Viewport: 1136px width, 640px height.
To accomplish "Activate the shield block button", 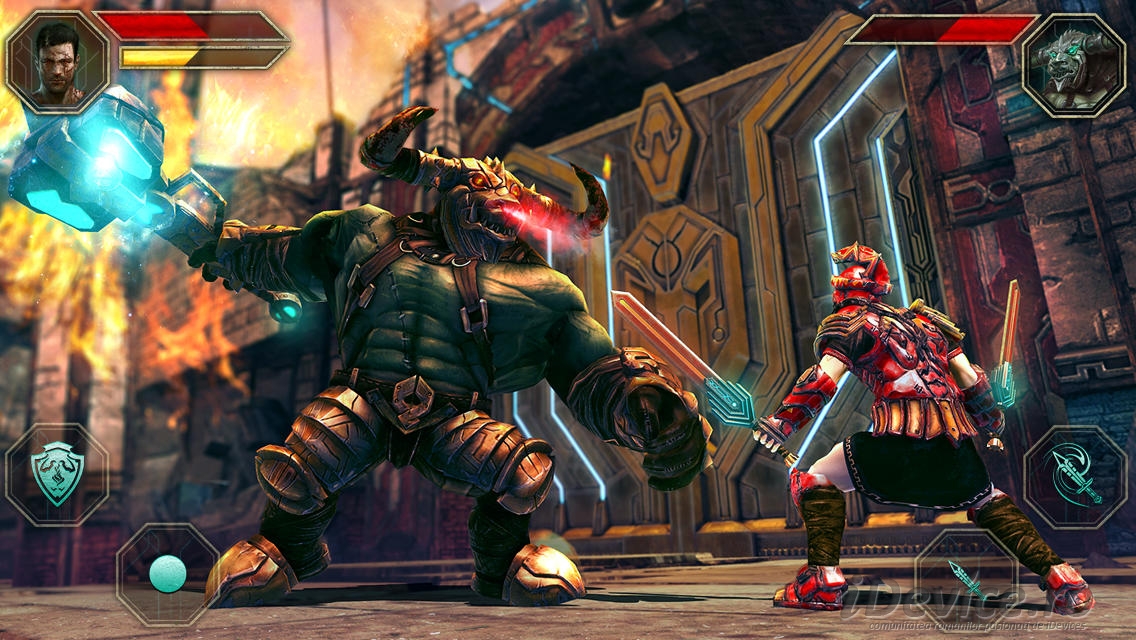I will pos(57,474).
